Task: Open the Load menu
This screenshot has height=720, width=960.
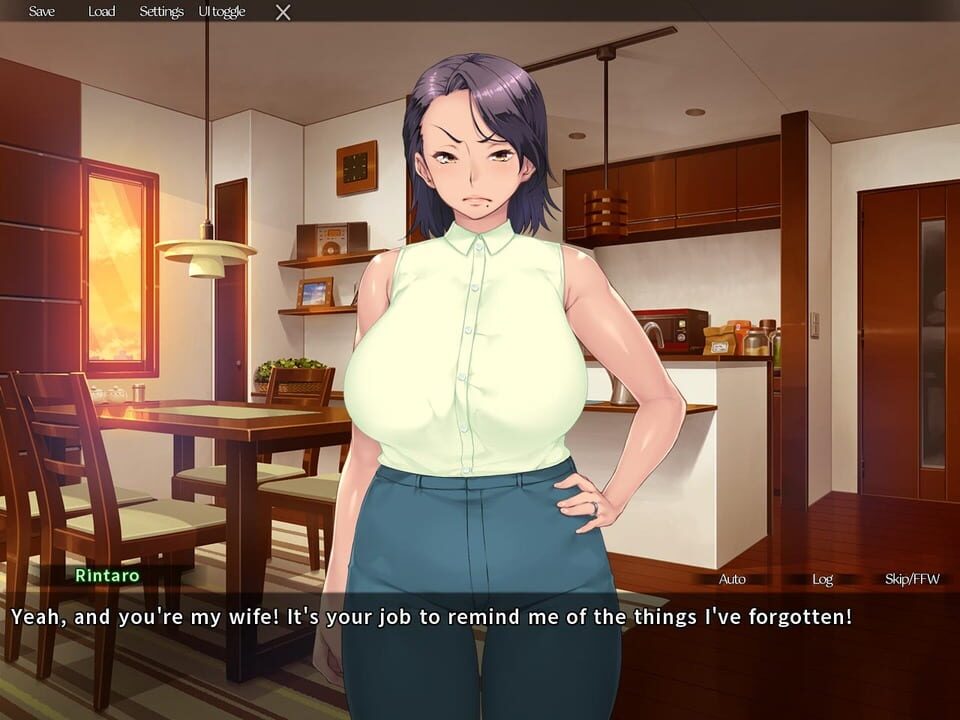Action: [x=101, y=12]
